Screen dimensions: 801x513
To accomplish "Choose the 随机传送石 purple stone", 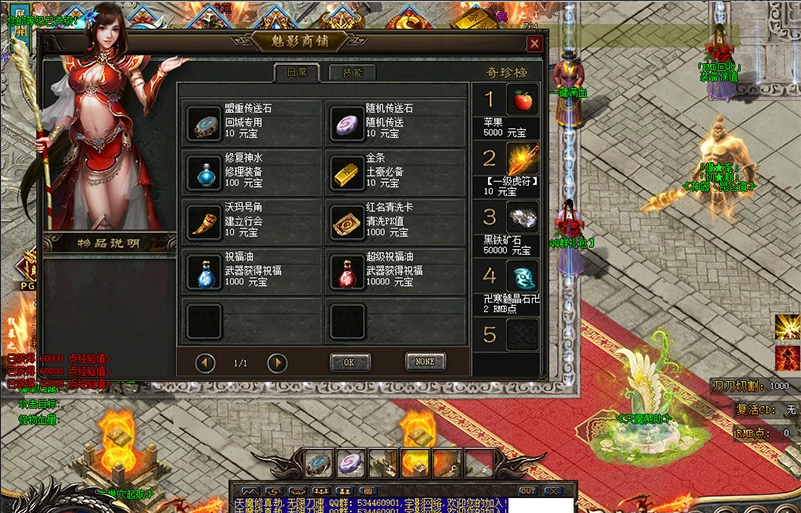I will [346, 122].
